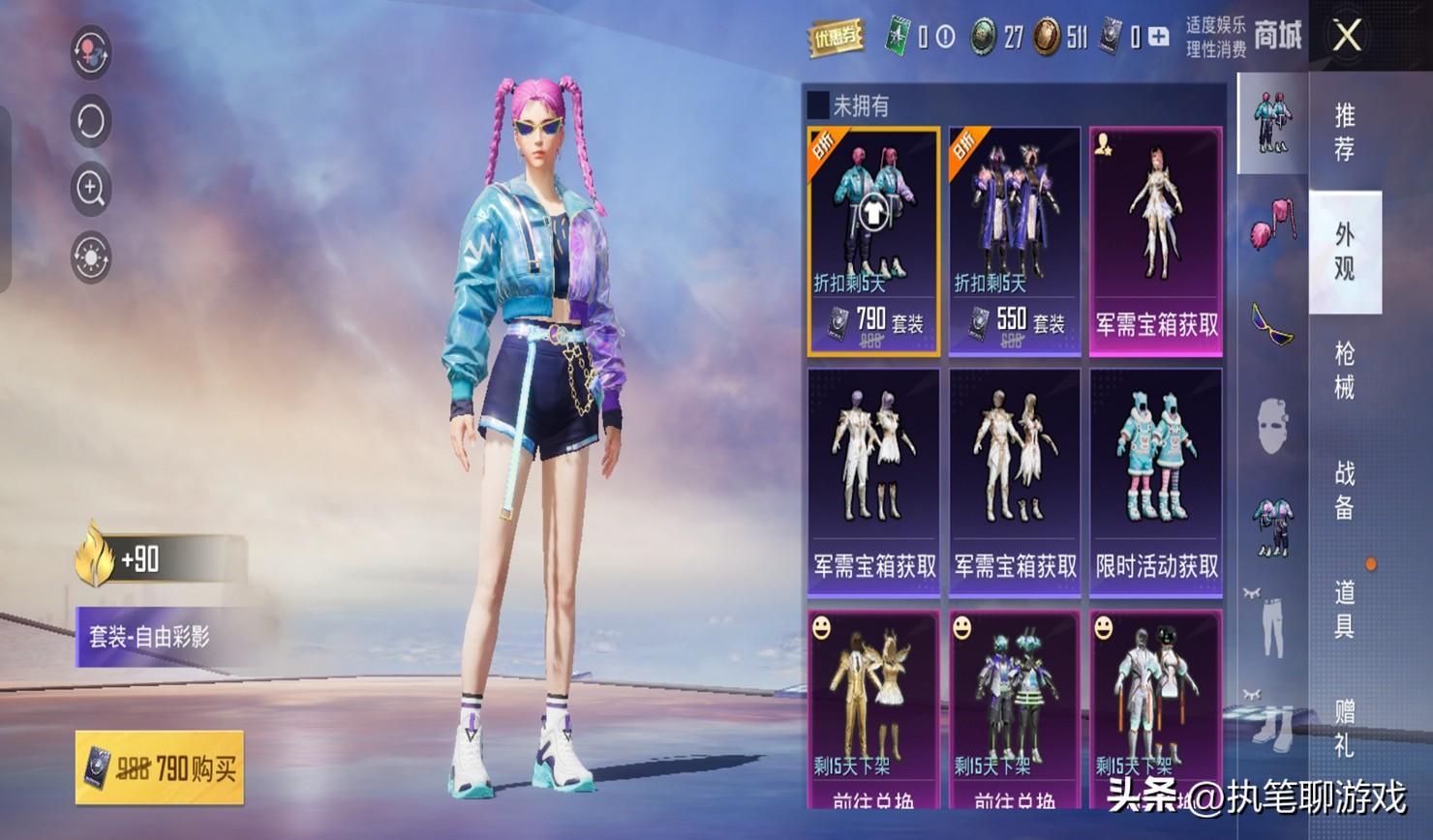The height and width of the screenshot is (840, 1433).
Task: Select the pink braids hair category
Action: (1272, 228)
